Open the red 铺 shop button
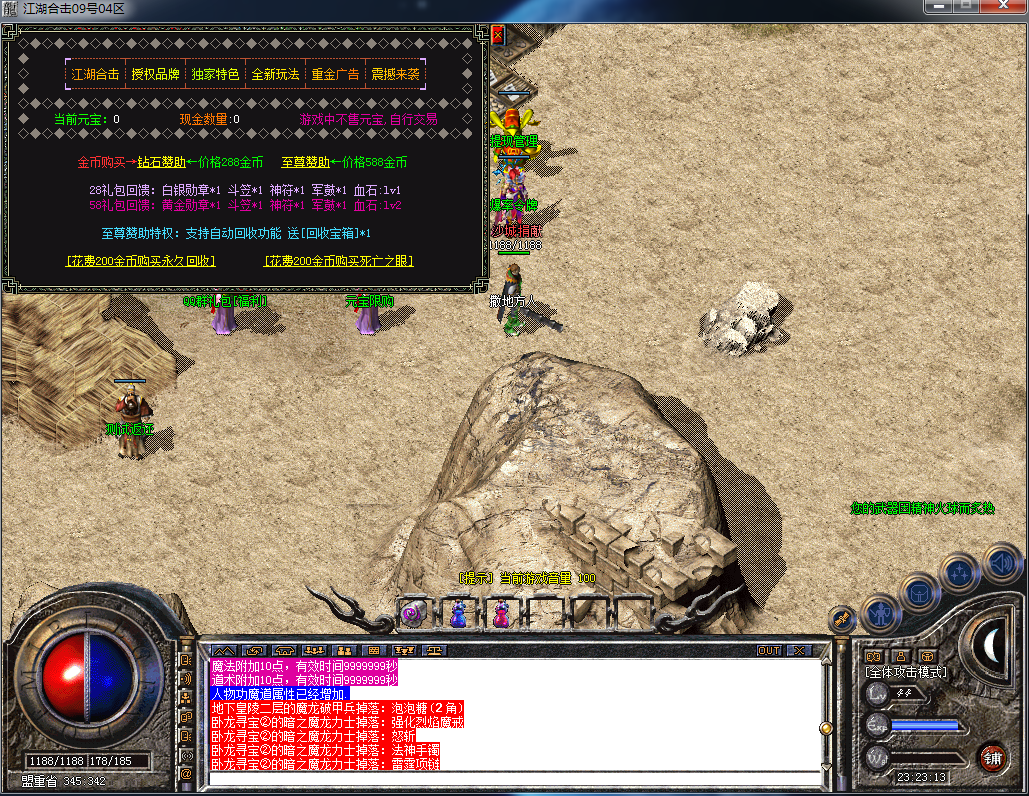1029x796 pixels. (x=993, y=757)
